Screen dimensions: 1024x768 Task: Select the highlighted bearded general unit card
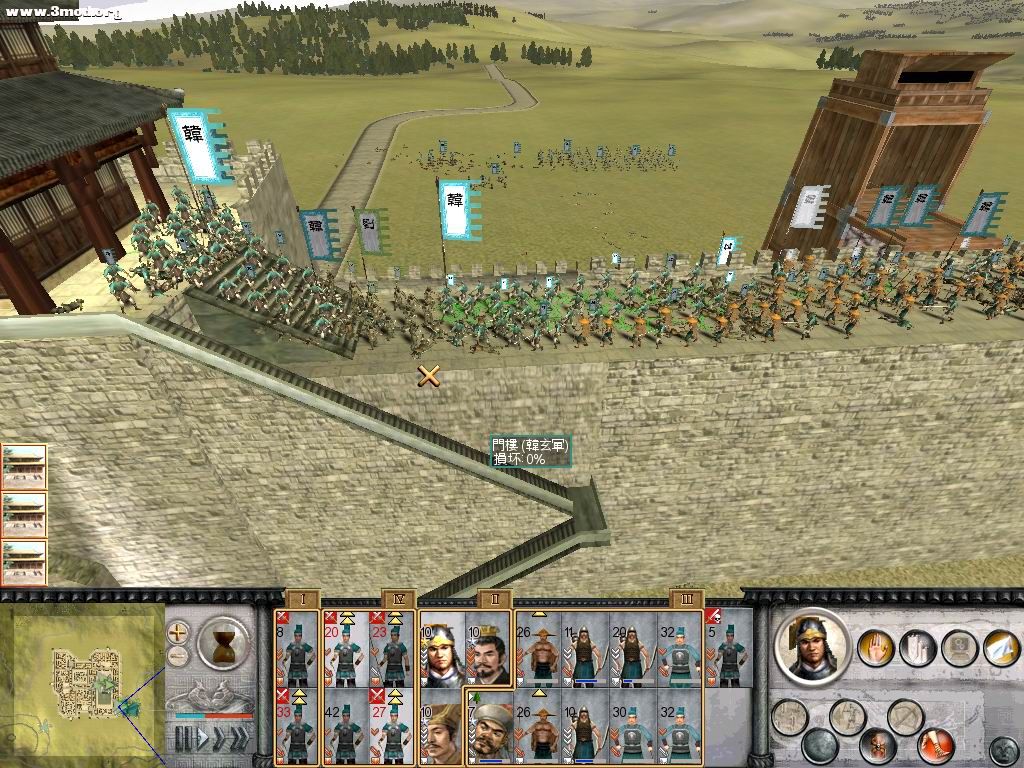pos(491,726)
